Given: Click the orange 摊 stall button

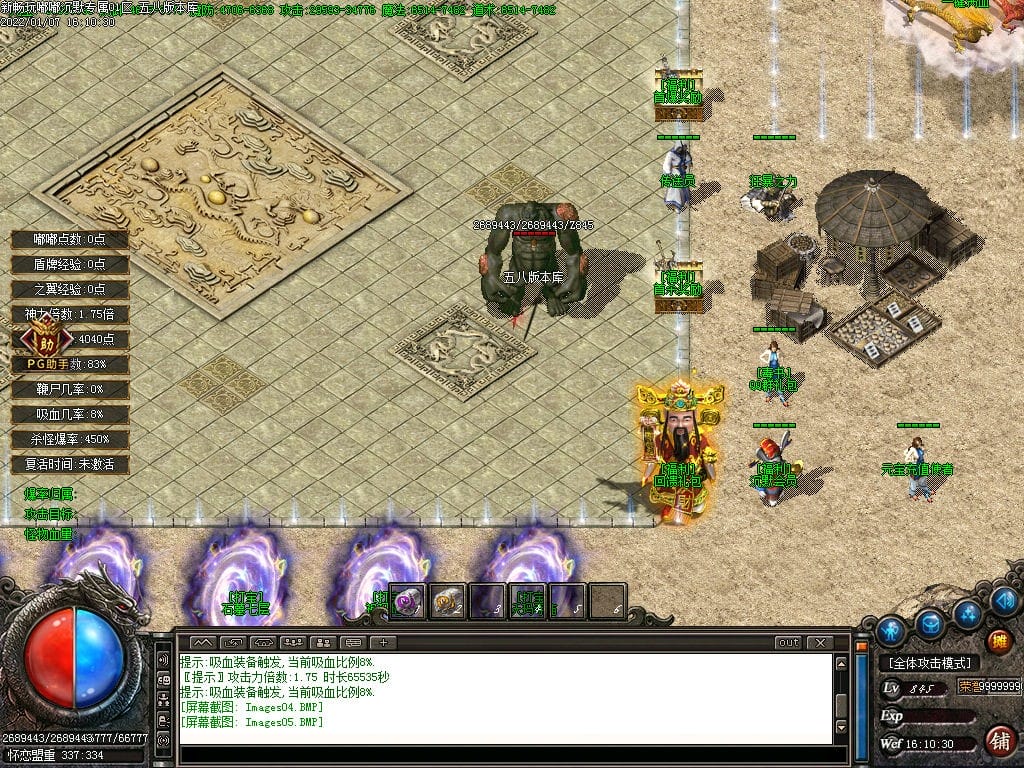Looking at the screenshot, I should tap(997, 642).
